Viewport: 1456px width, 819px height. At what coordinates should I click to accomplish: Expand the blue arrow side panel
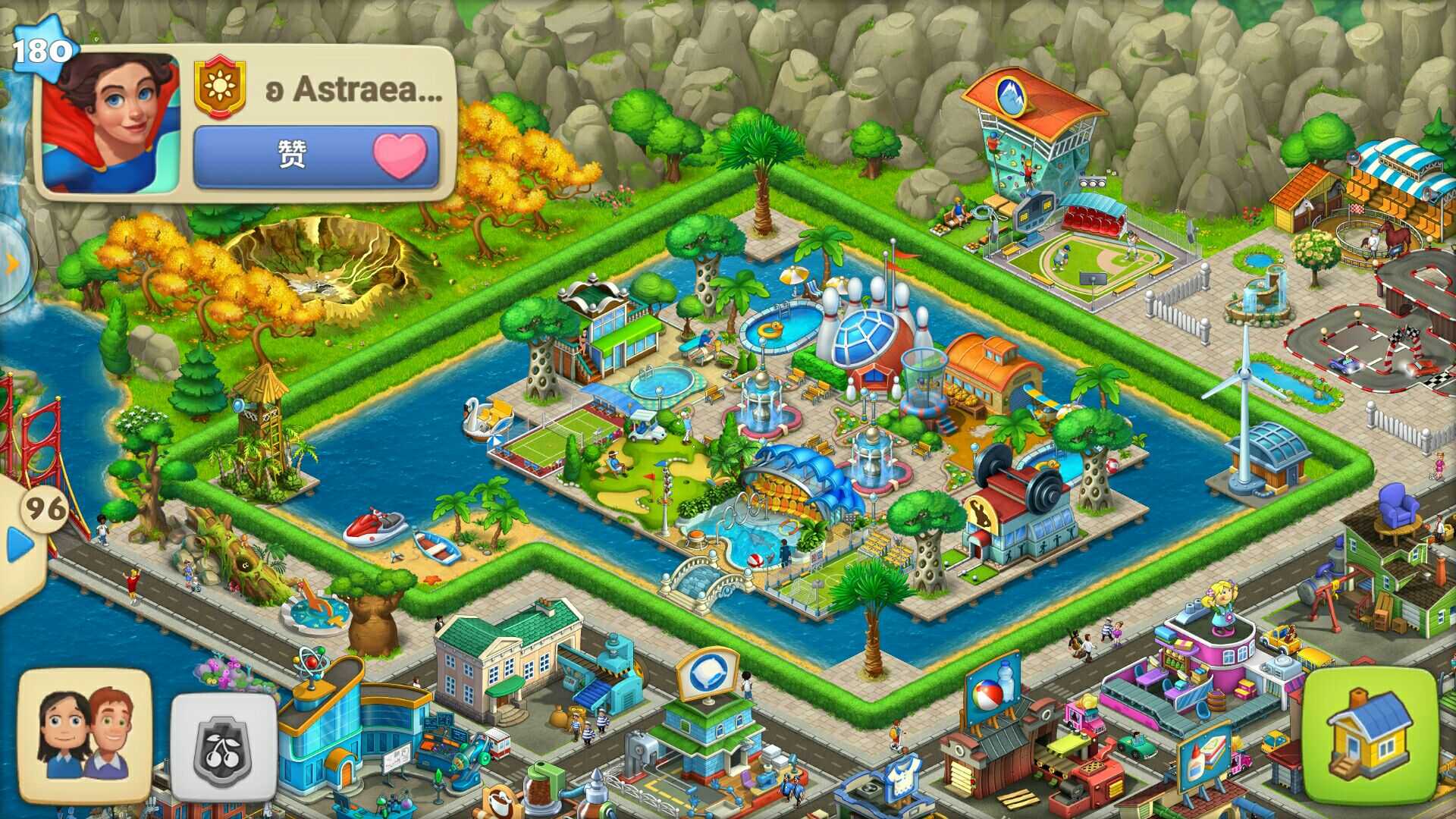tap(19, 544)
